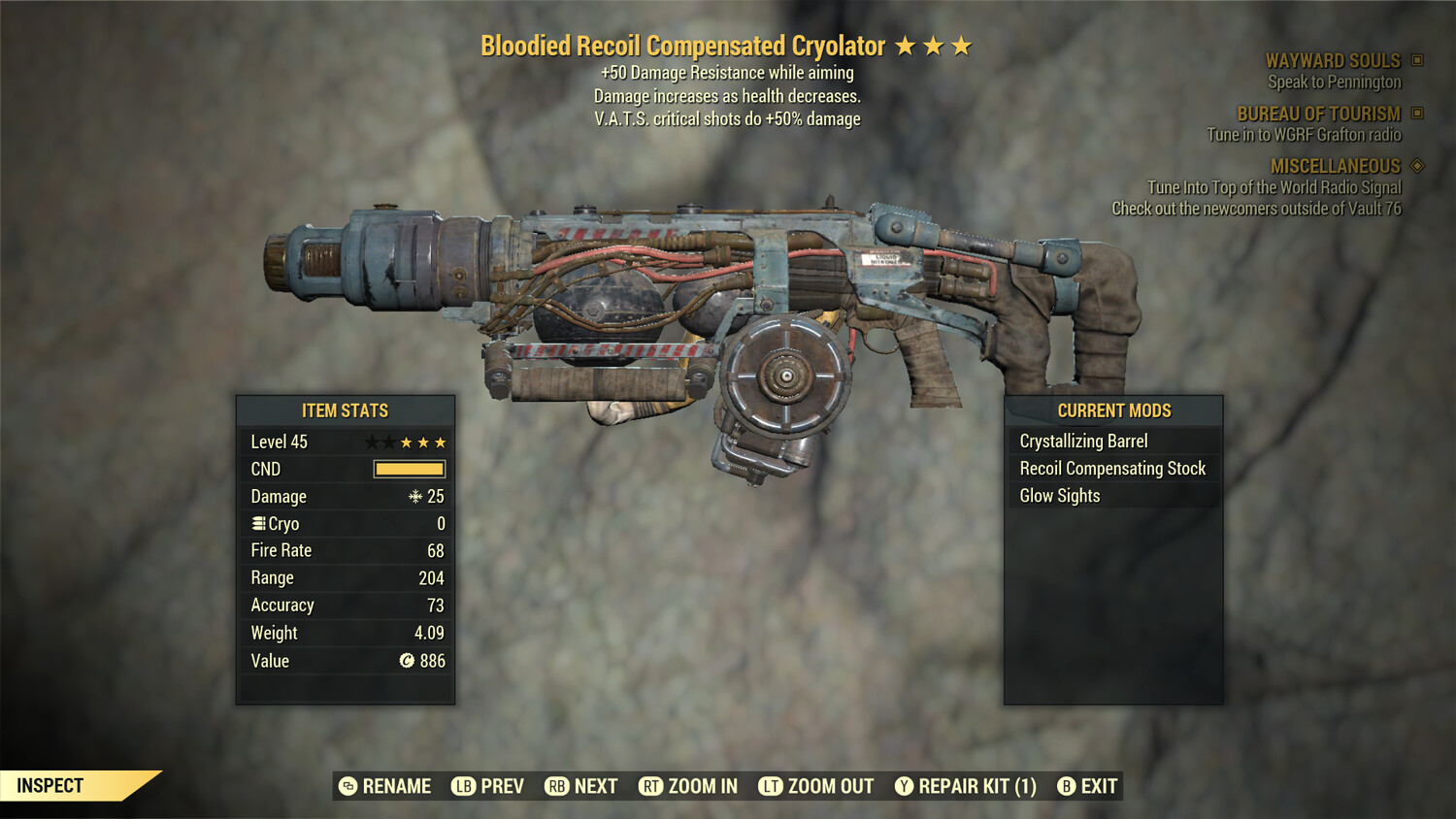Toggle the third star beside the weapon name
The height and width of the screenshot is (819, 1456).
(x=963, y=45)
